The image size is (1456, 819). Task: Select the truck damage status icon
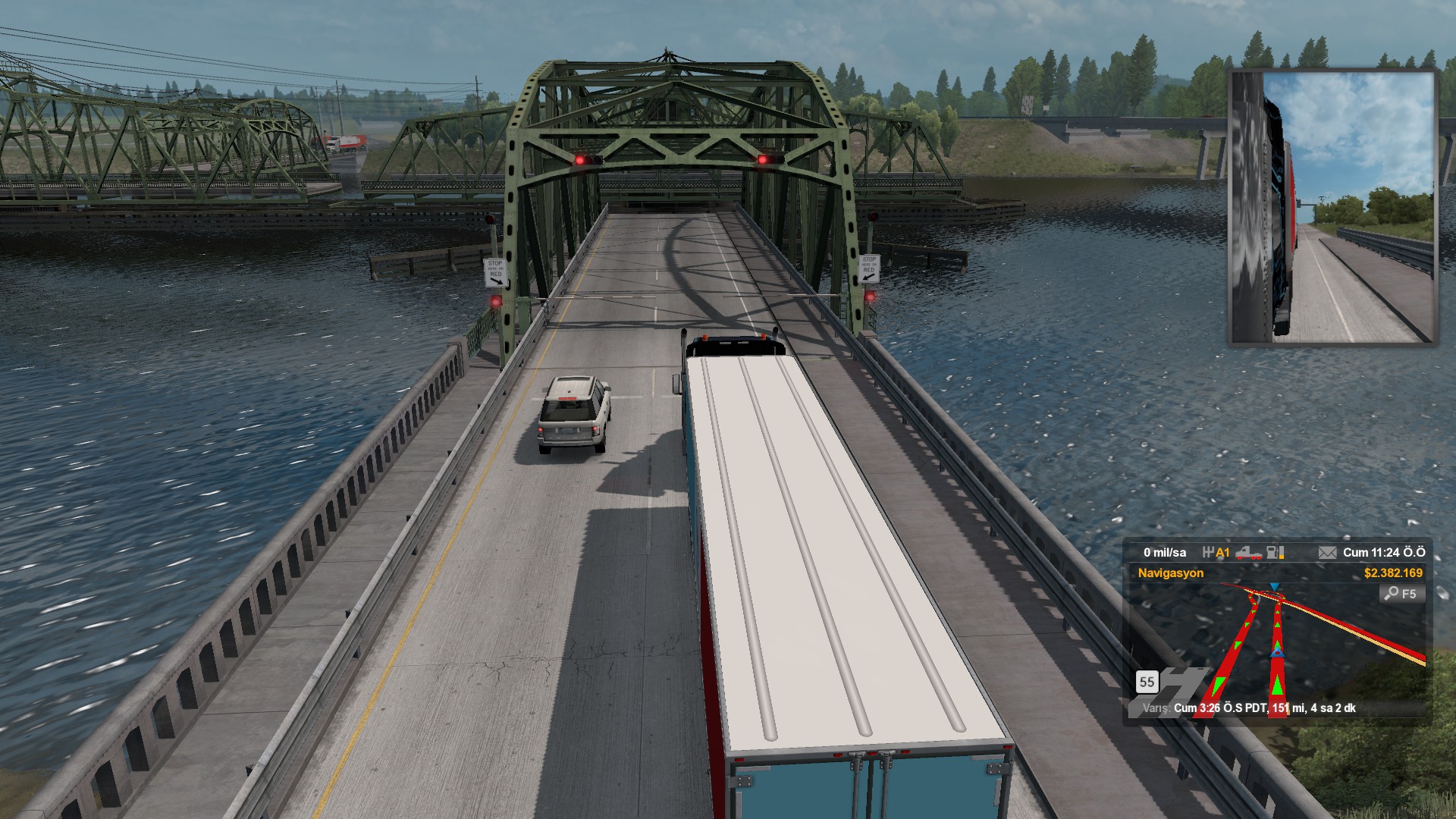click(1248, 553)
